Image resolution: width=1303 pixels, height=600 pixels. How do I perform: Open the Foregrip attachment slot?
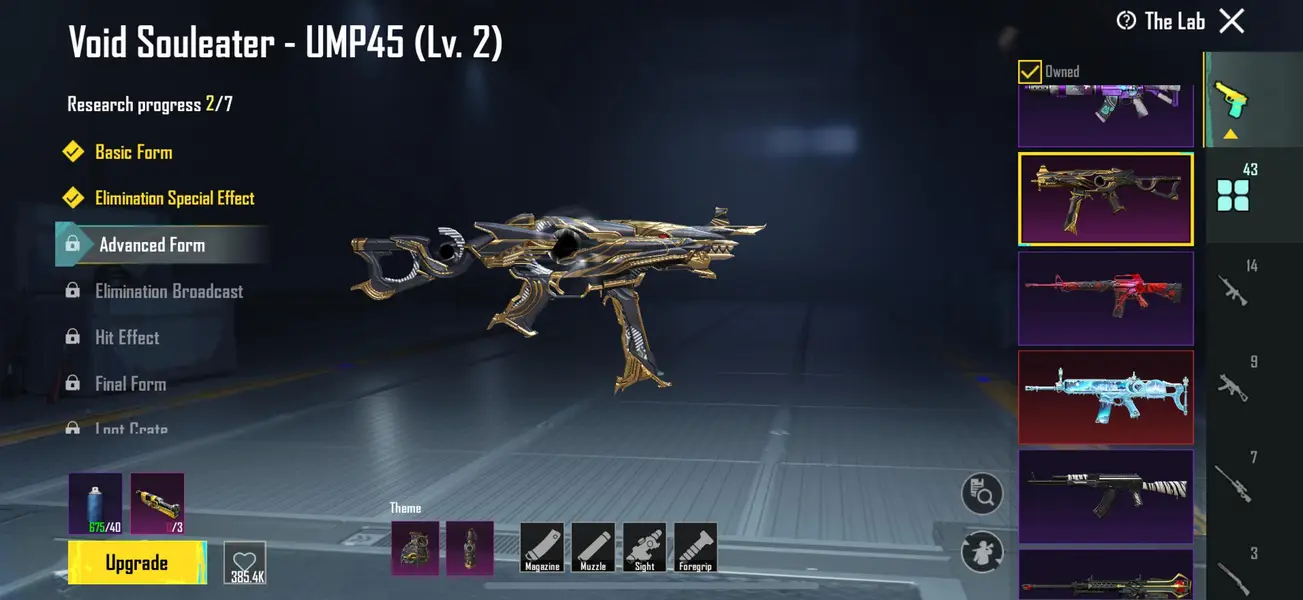tap(695, 548)
